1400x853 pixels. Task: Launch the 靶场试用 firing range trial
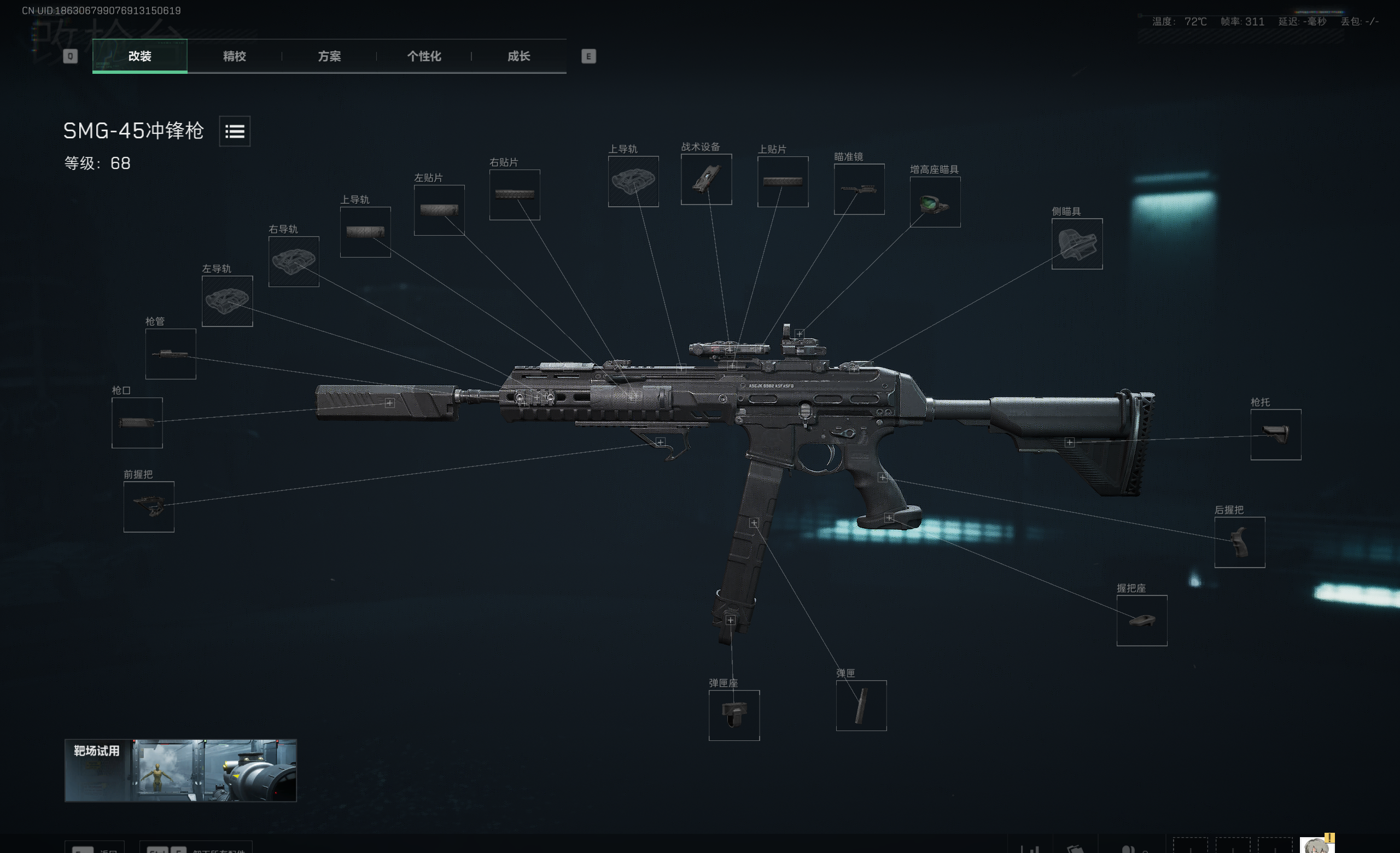click(180, 770)
